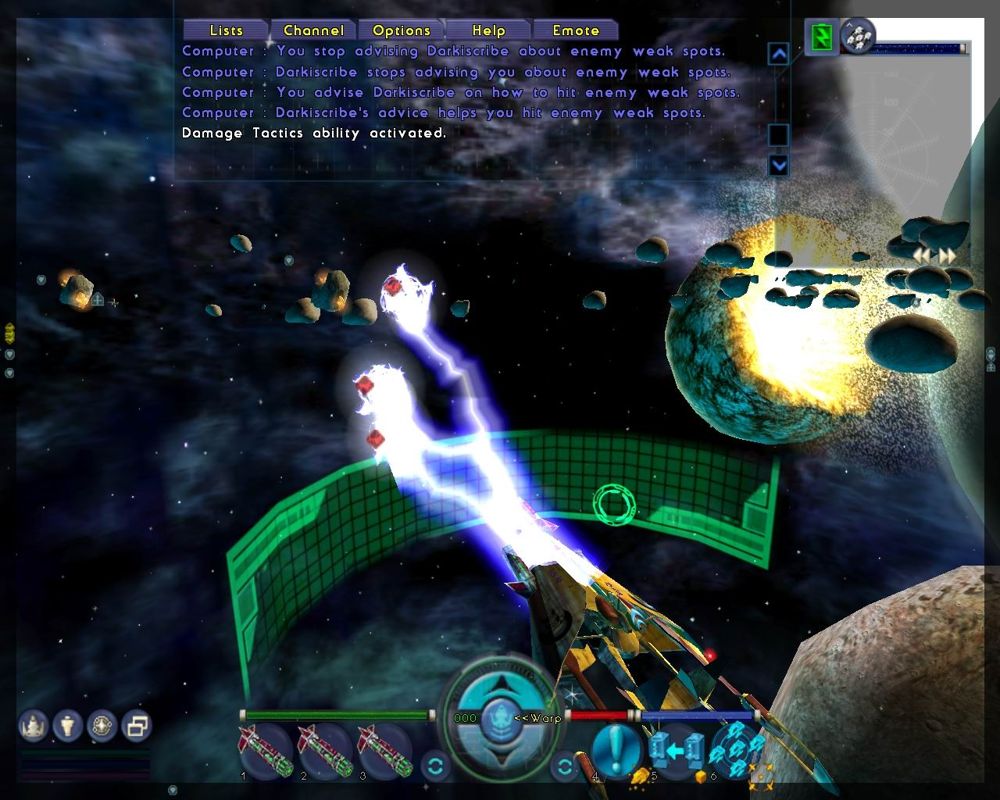The image size is (1000, 800).
Task: Switch to the Channel tab
Action: tap(313, 31)
